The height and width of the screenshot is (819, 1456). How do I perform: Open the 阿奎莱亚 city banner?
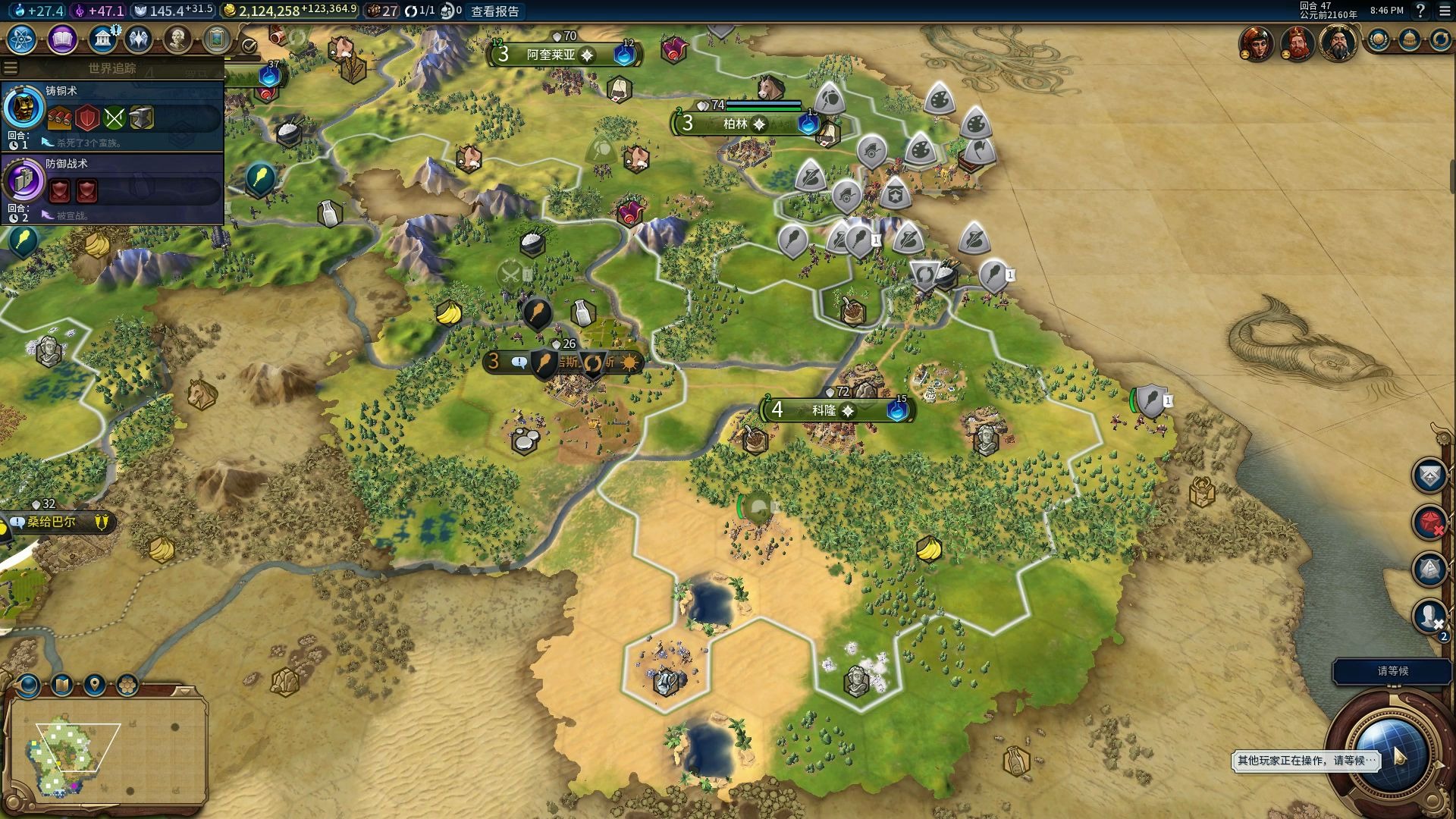[551, 55]
